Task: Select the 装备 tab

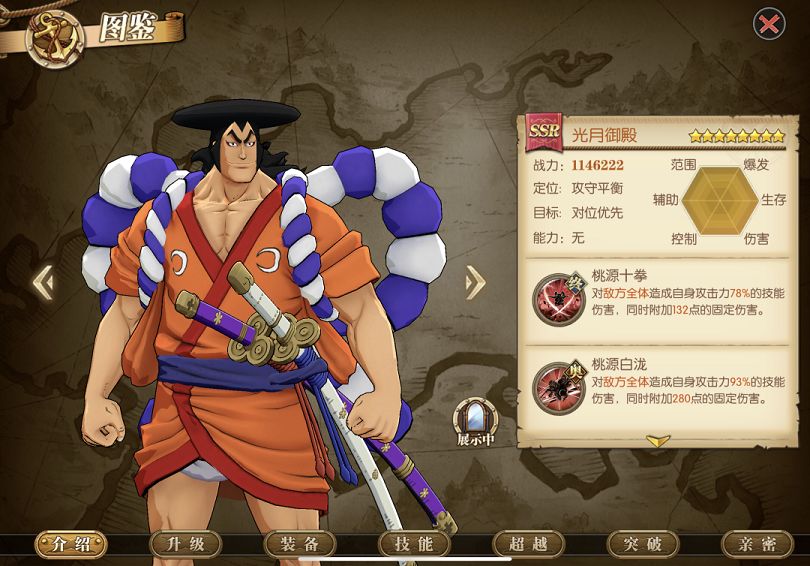Action: tap(298, 544)
